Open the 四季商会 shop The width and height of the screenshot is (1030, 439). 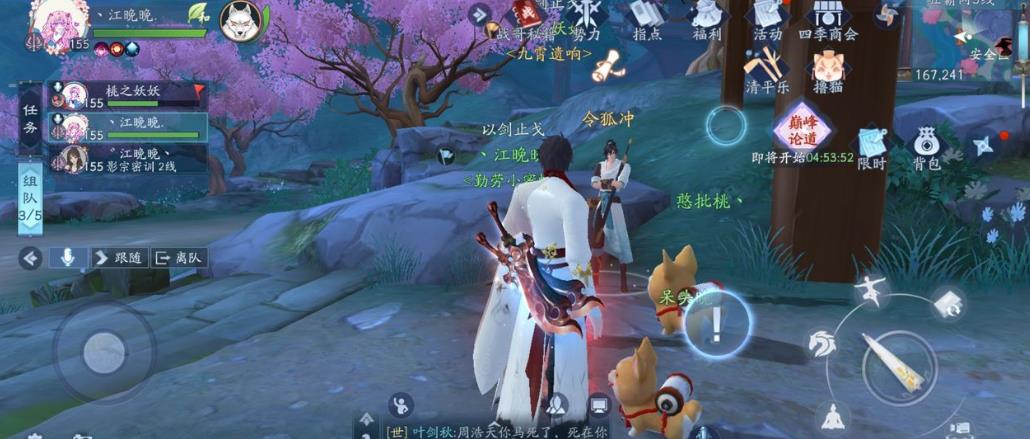(x=828, y=18)
